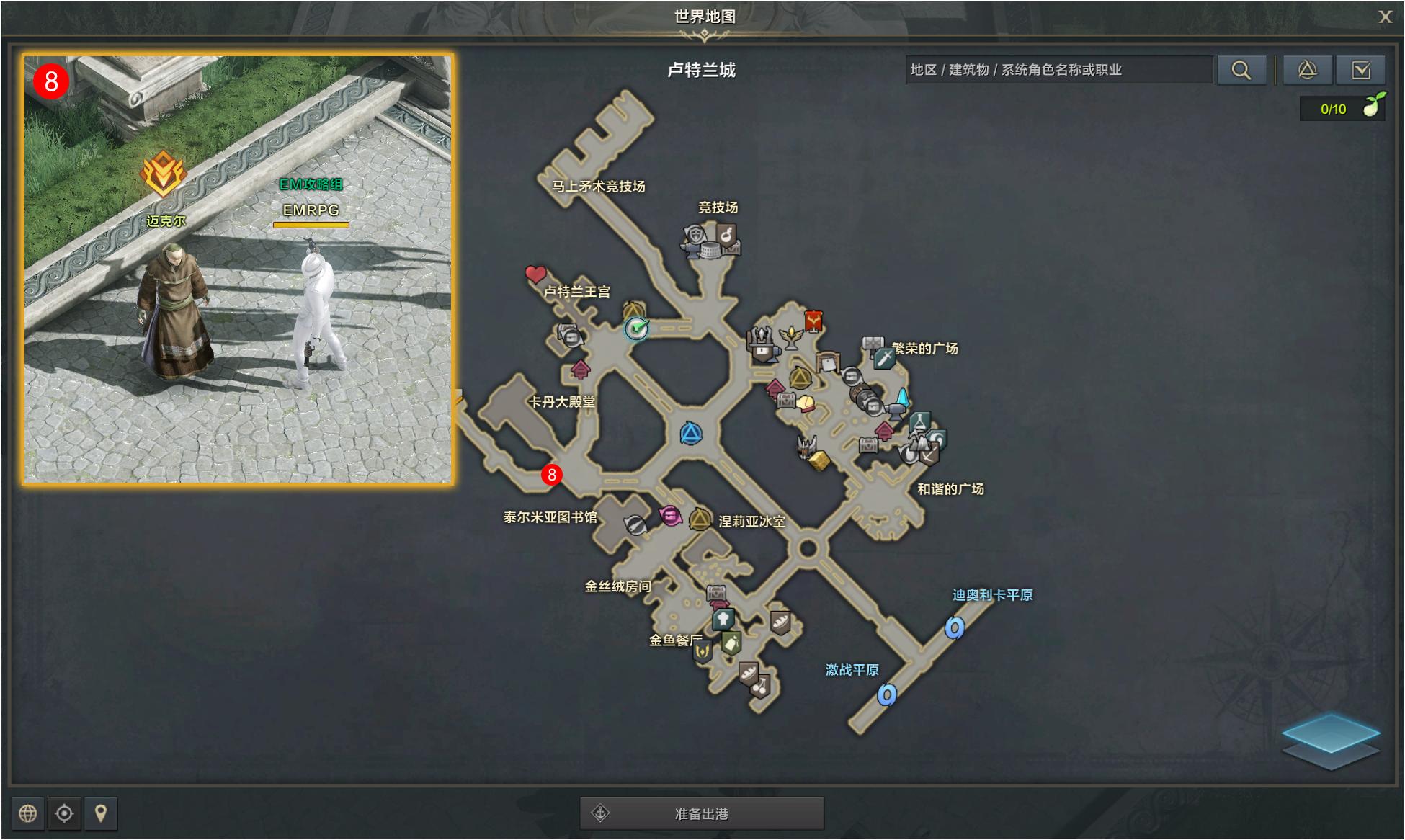Open the triangle emblem map filter
Viewport: 1405px width, 840px height.
(x=1307, y=70)
